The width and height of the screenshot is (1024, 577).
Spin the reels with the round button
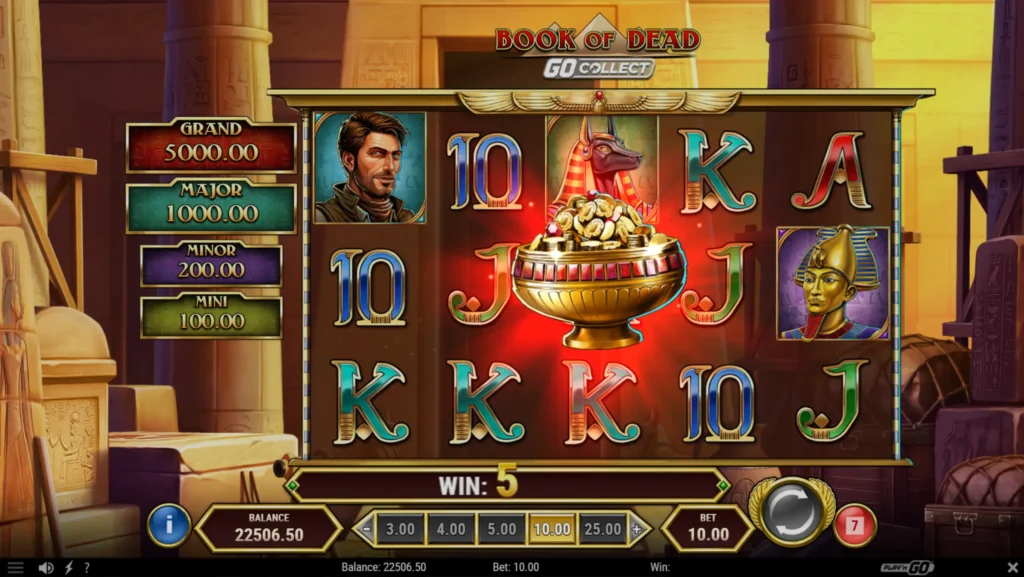(x=794, y=513)
